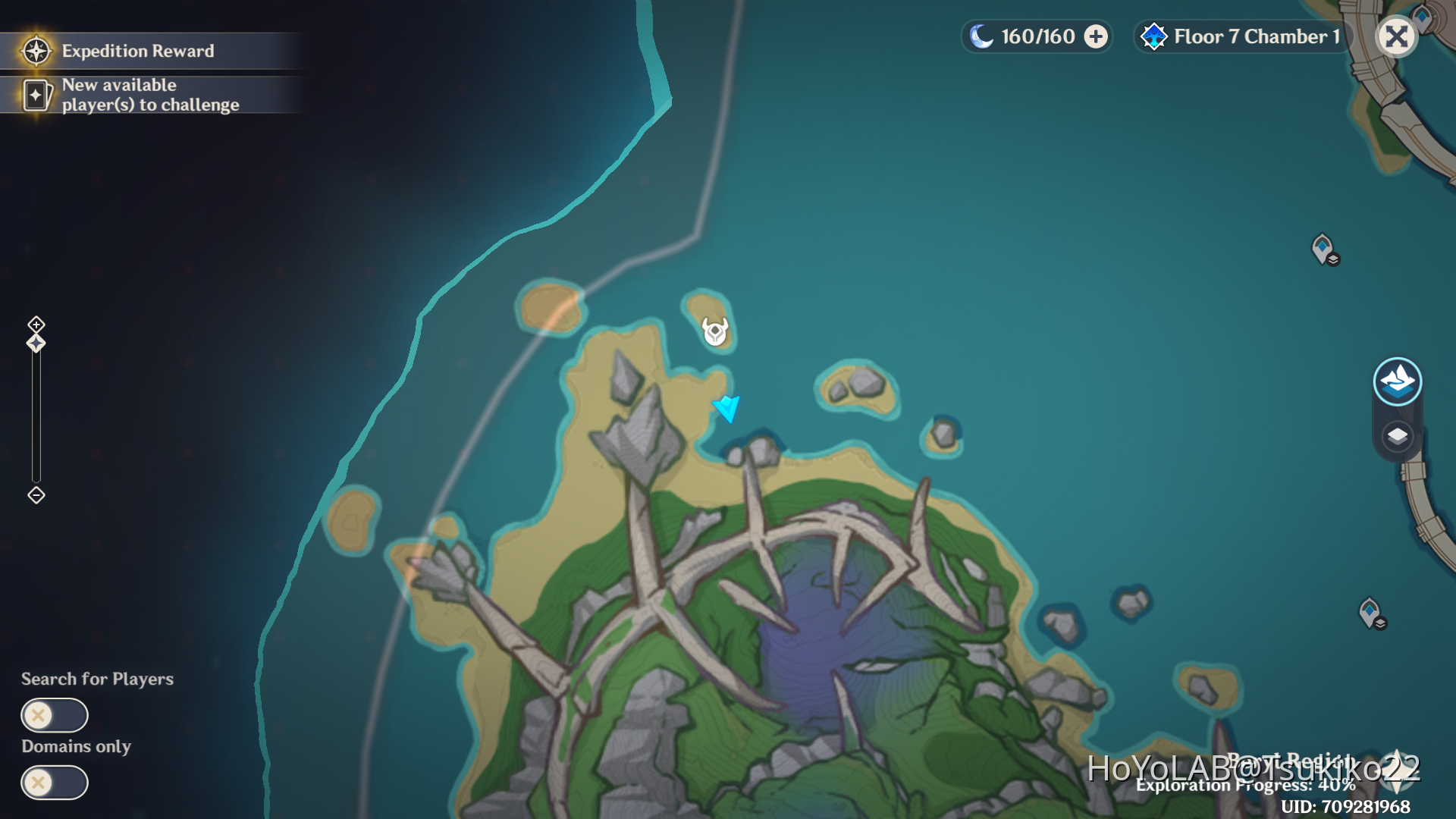Turn on the Domains only toggle
The width and height of the screenshot is (1456, 819).
pos(55,783)
